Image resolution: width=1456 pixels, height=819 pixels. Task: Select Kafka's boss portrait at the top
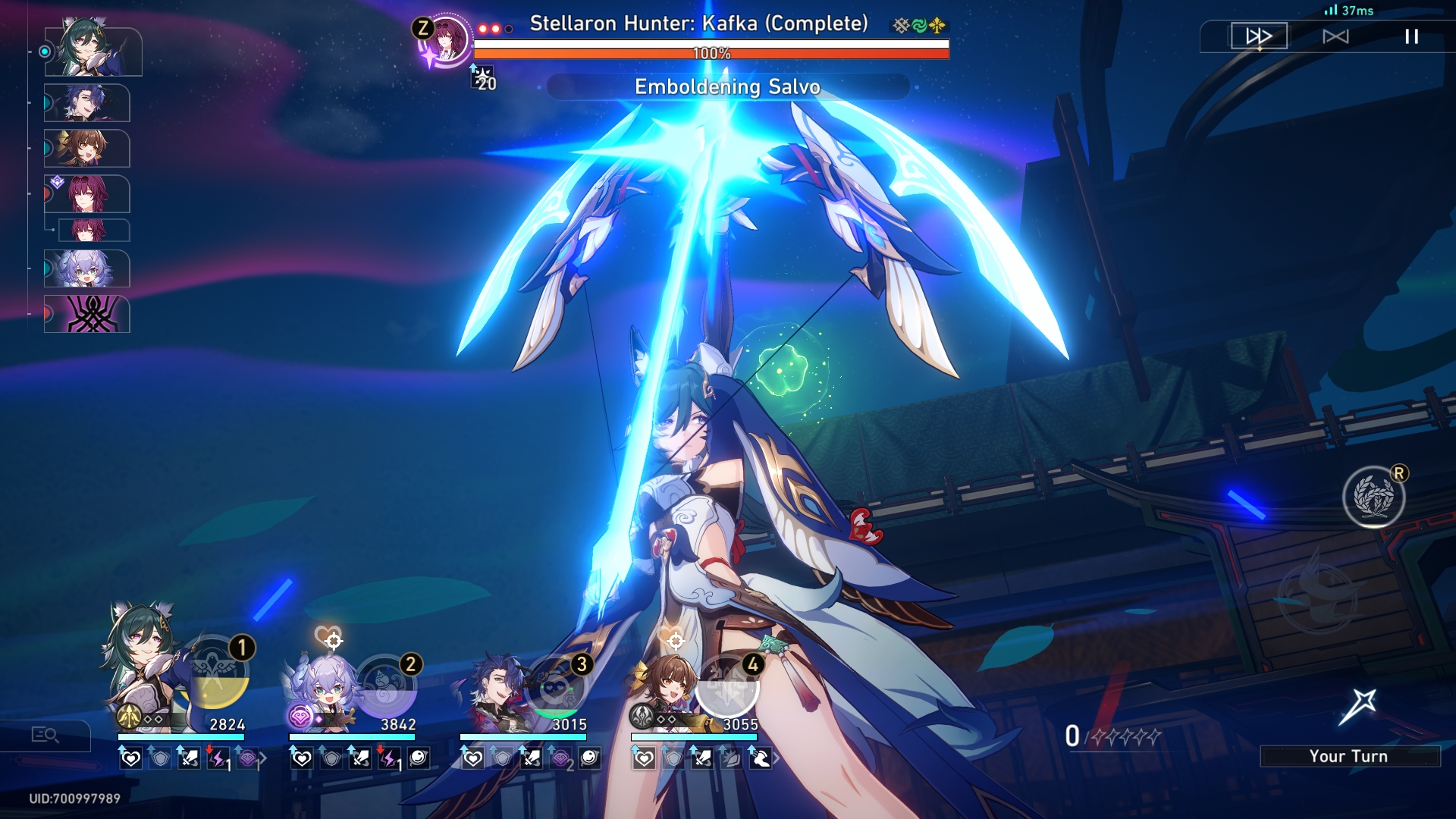tap(446, 38)
